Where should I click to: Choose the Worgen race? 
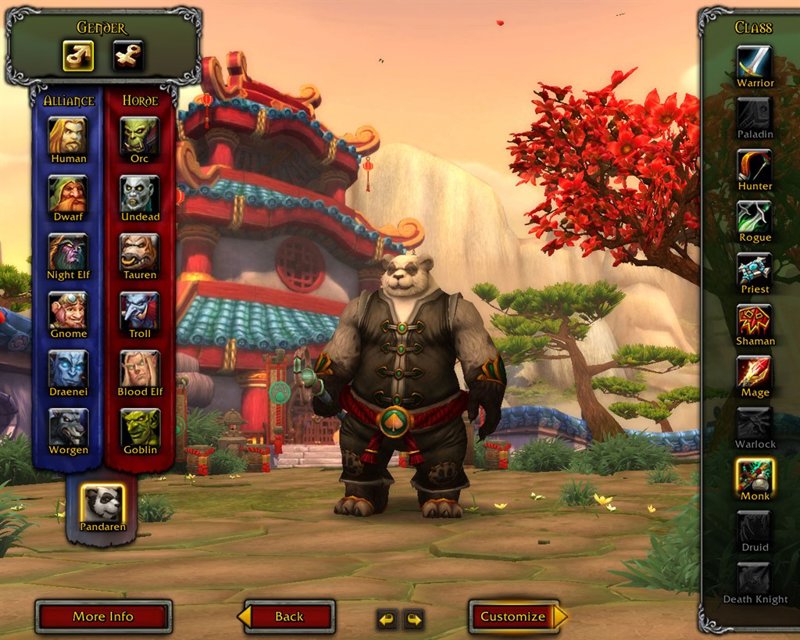coord(68,426)
